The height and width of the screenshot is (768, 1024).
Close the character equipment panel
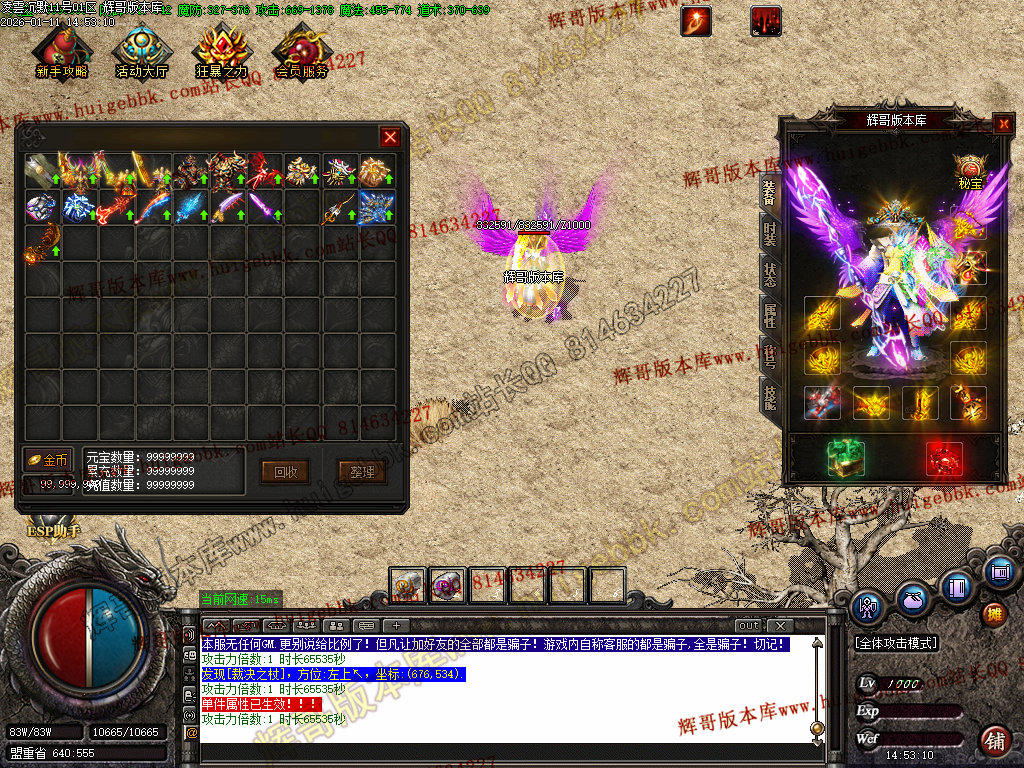click(1003, 124)
